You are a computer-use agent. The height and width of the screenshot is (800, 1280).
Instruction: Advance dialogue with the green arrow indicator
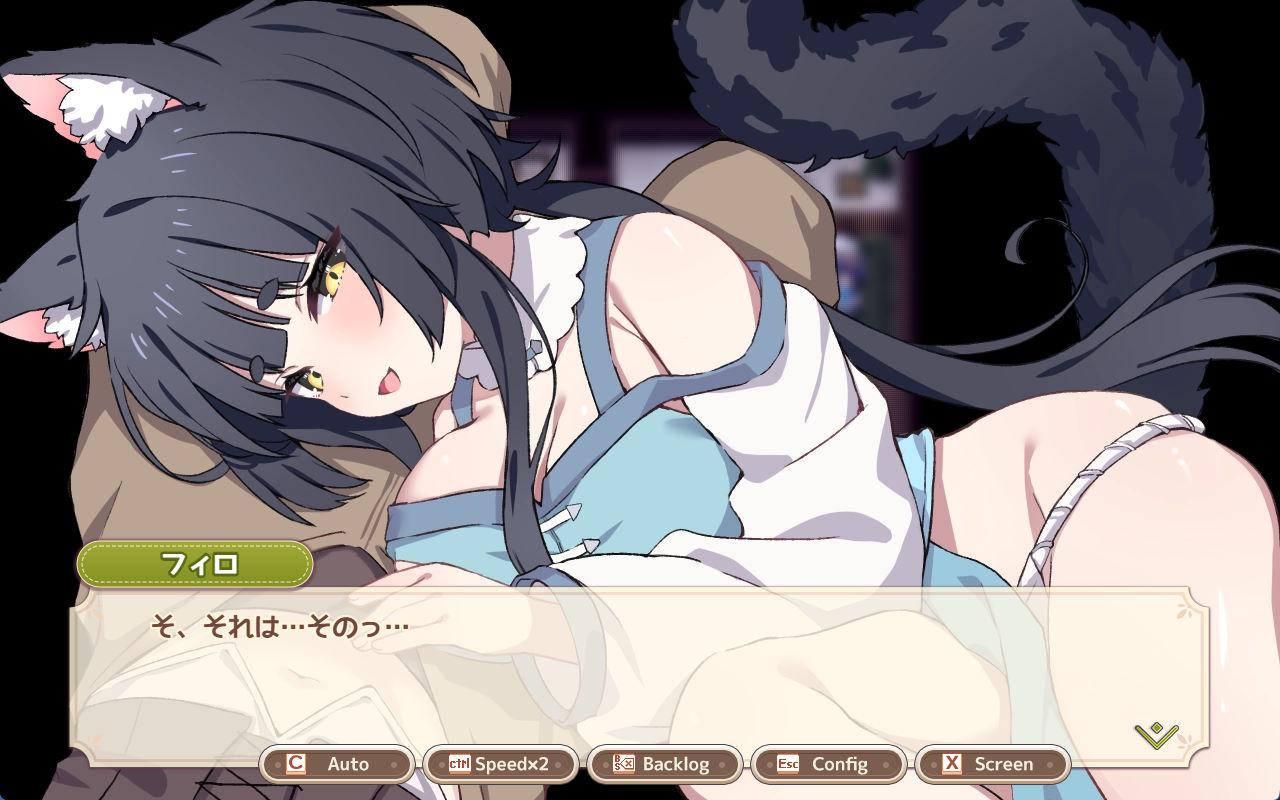[1157, 736]
